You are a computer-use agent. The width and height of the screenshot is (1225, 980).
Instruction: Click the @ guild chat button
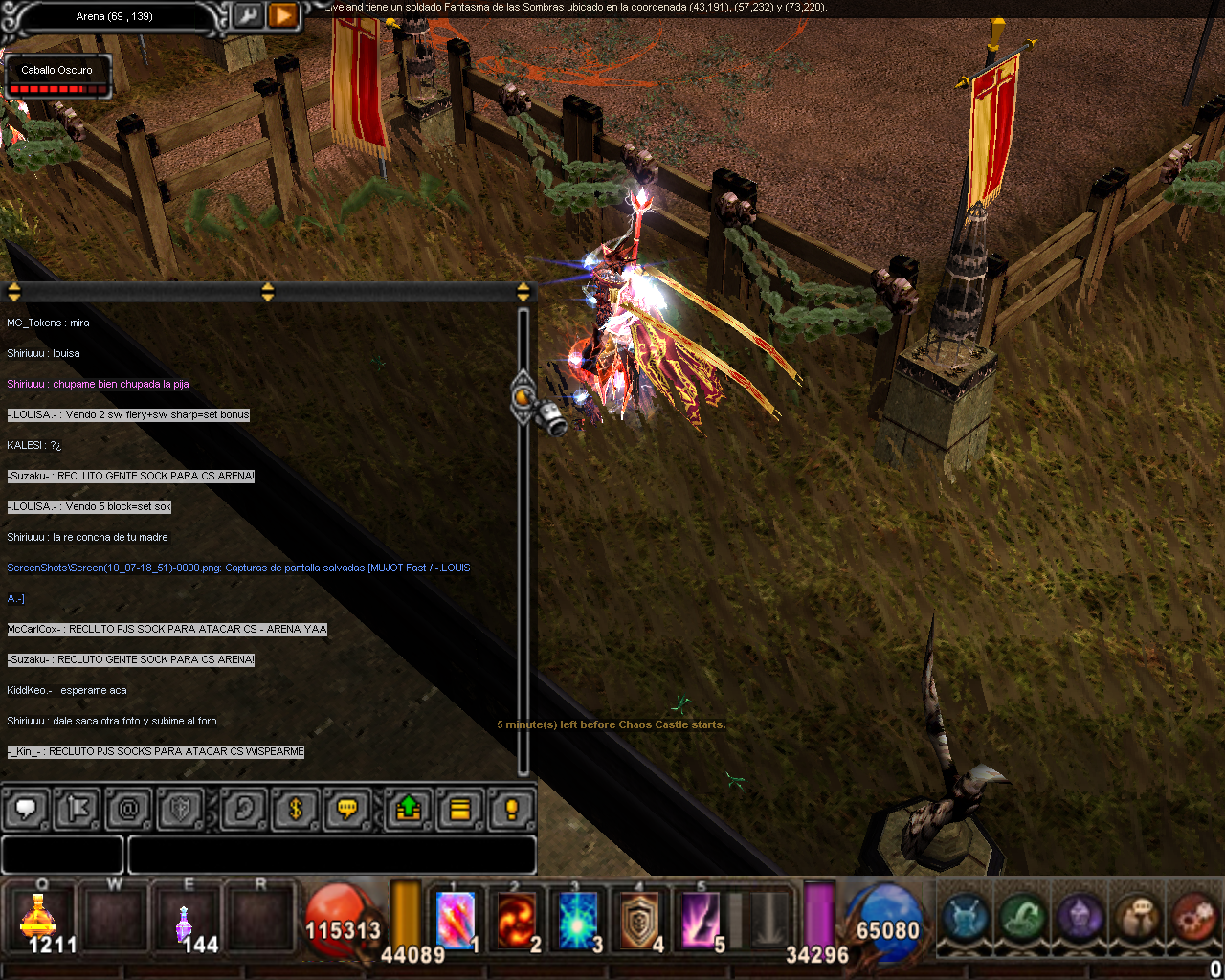[129, 810]
